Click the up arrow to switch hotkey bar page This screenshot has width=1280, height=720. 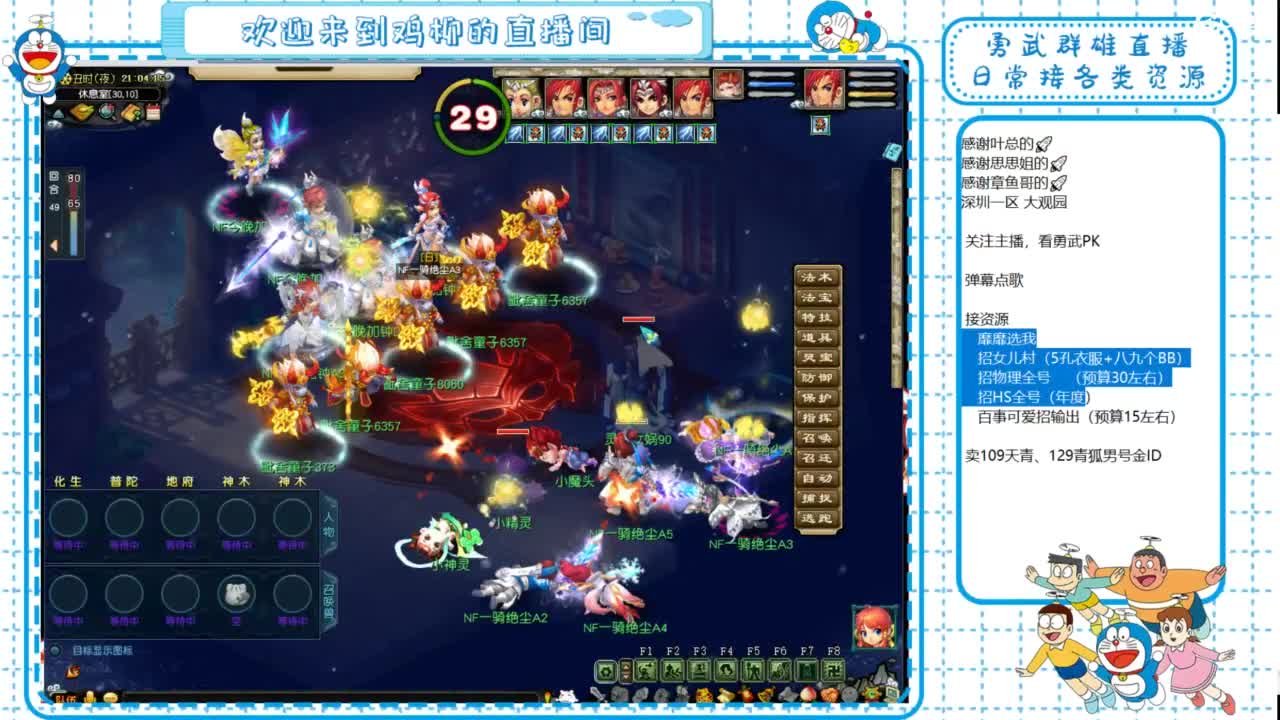pyautogui.click(x=624, y=666)
